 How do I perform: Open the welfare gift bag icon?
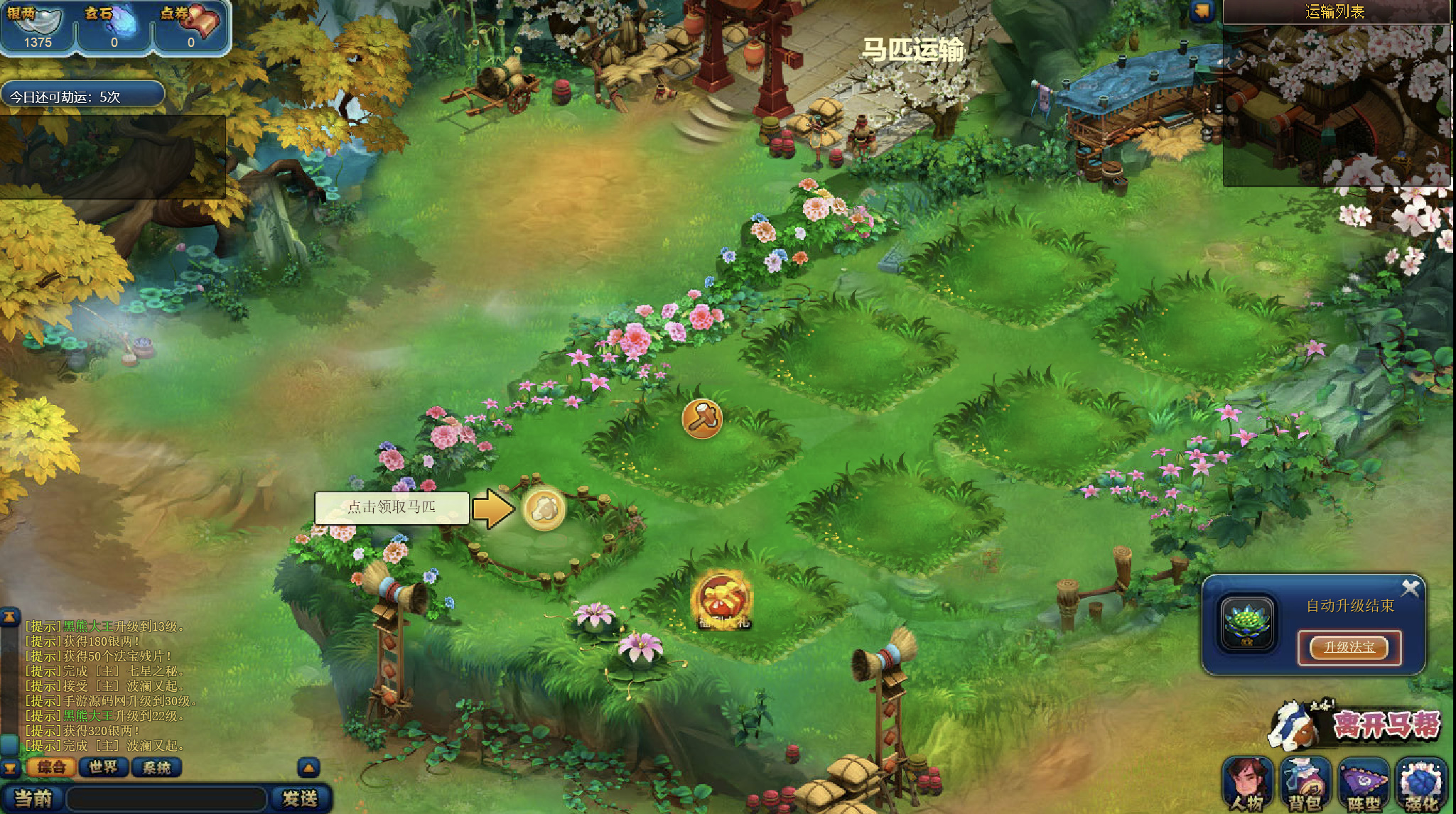(x=723, y=600)
